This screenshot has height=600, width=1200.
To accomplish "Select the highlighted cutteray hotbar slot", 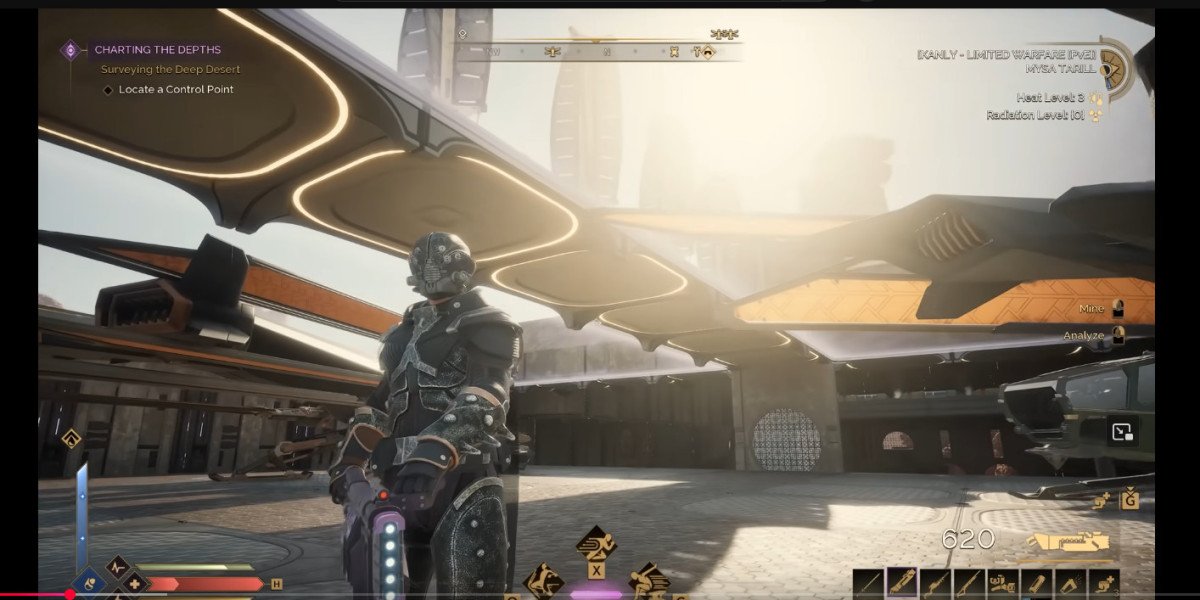I will pos(902,584).
